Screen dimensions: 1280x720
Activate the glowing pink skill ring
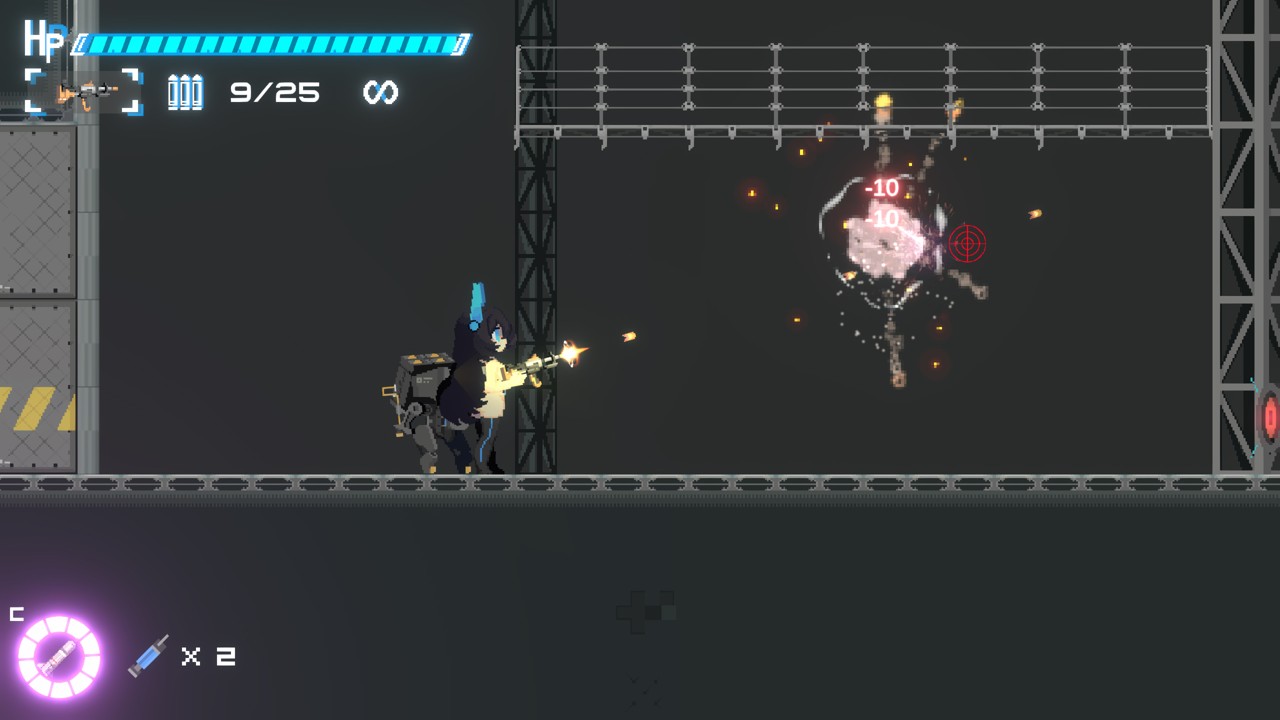click(x=59, y=656)
